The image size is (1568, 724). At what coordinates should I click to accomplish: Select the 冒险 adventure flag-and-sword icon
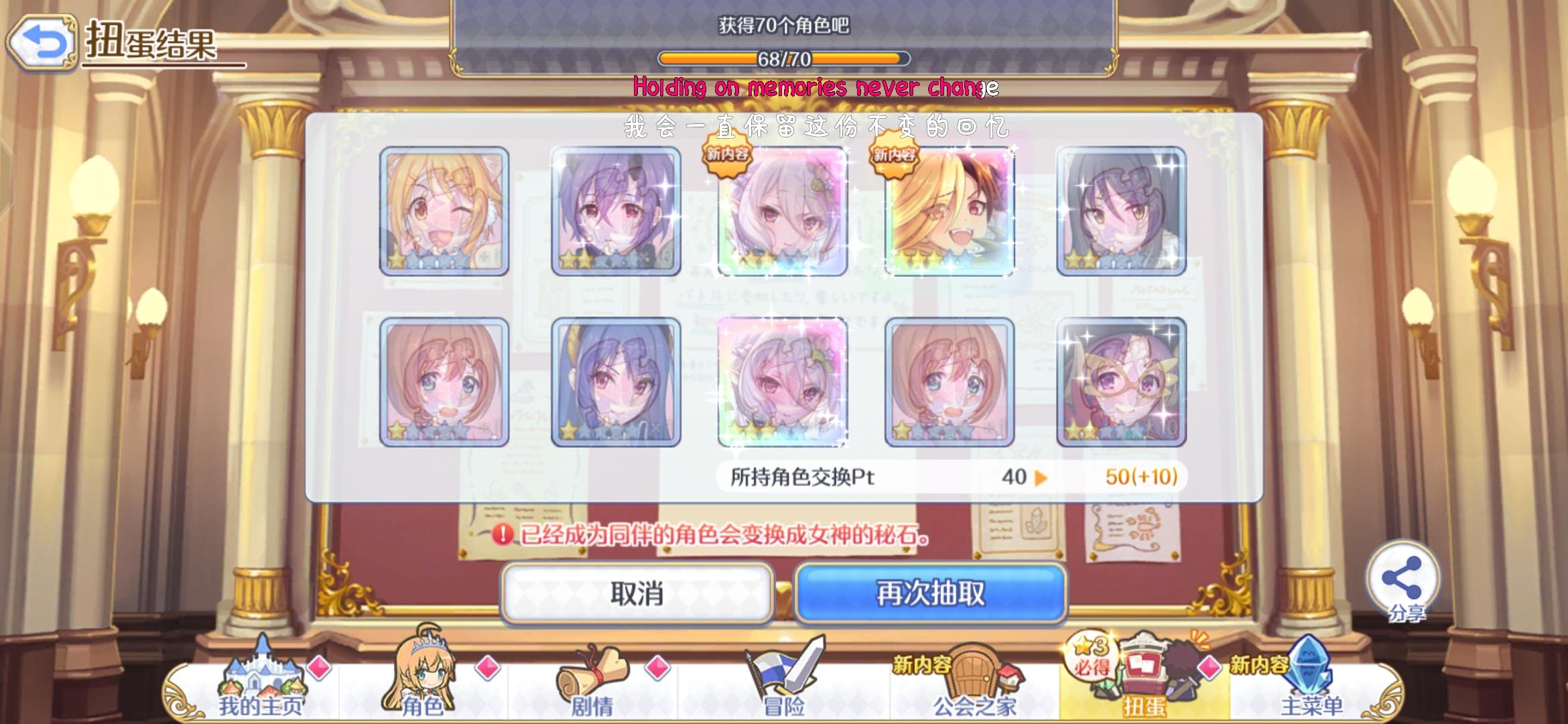[784, 670]
